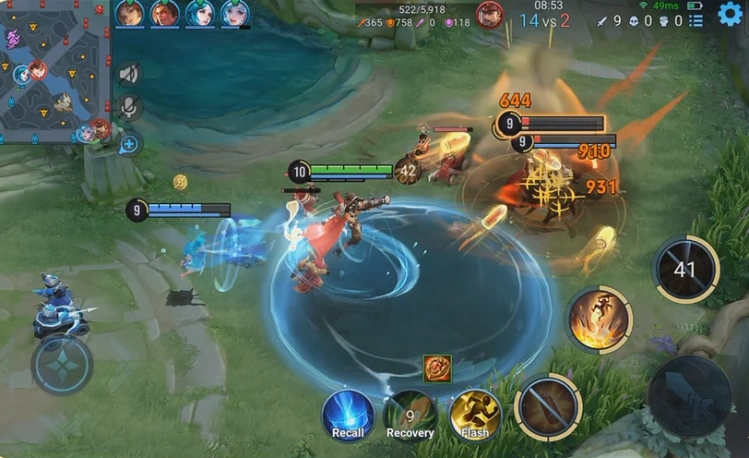Screen dimensions: 749x458
Task: Open the quick chat bubble with plus
Action: (129, 144)
